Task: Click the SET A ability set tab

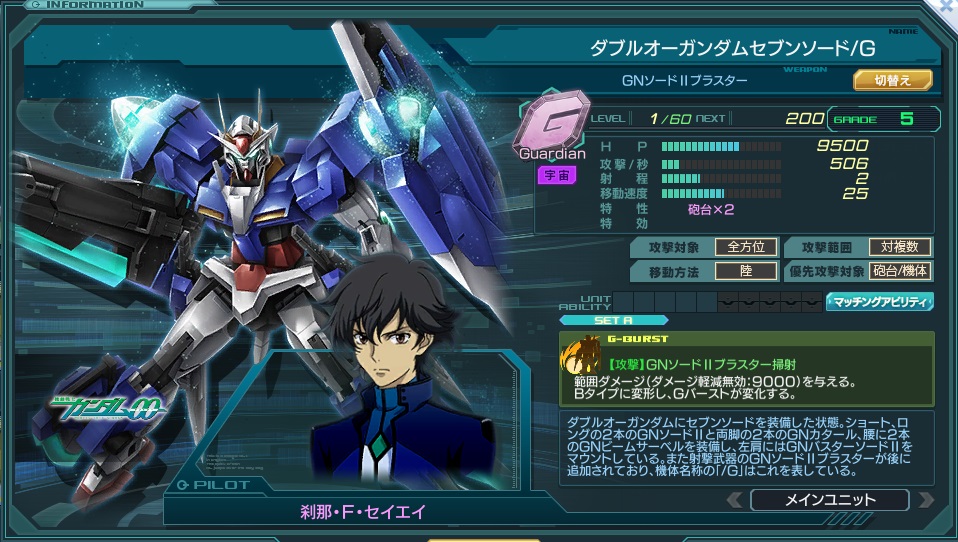Action: tap(600, 320)
